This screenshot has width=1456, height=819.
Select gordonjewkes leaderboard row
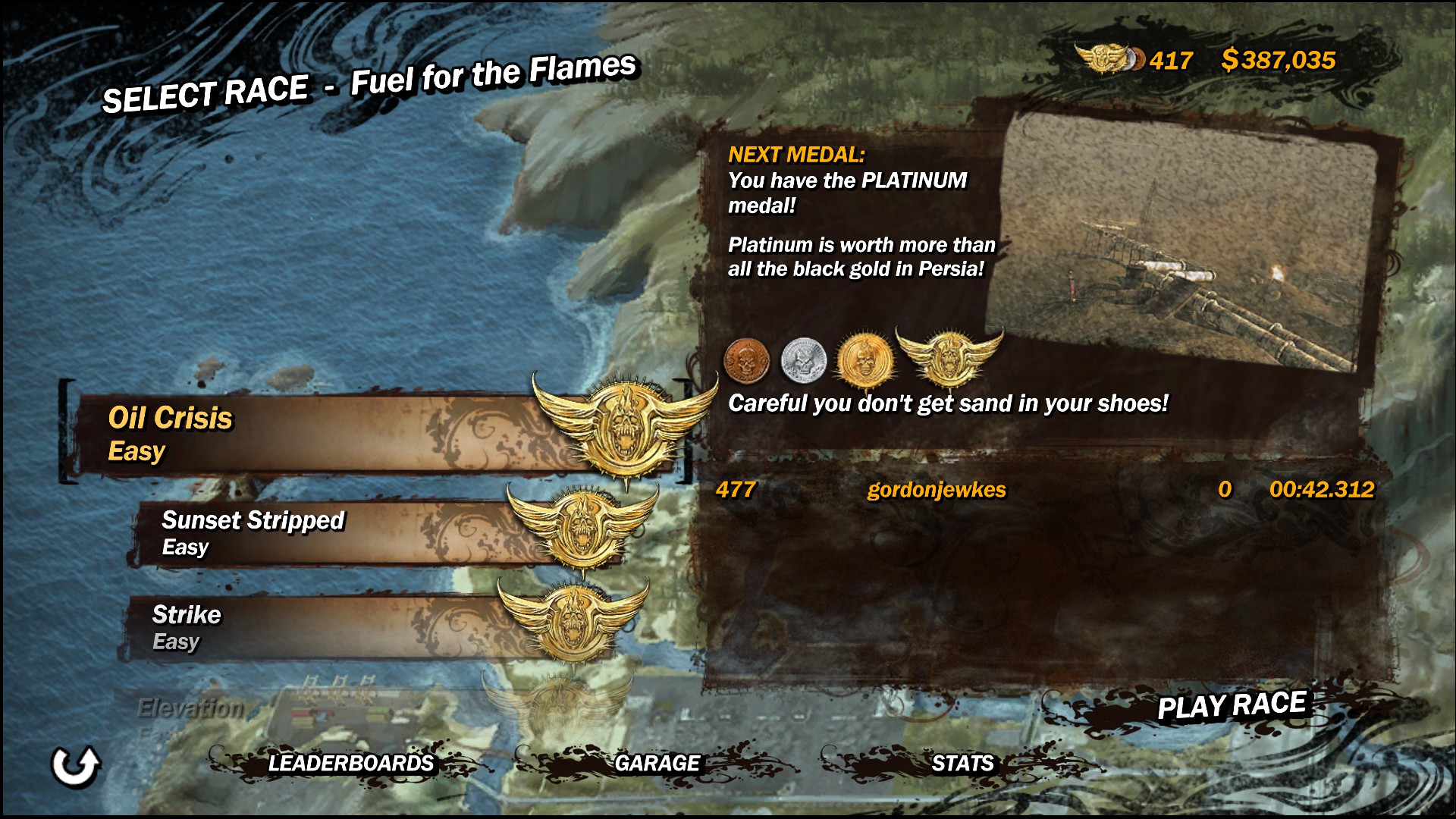1043,490
